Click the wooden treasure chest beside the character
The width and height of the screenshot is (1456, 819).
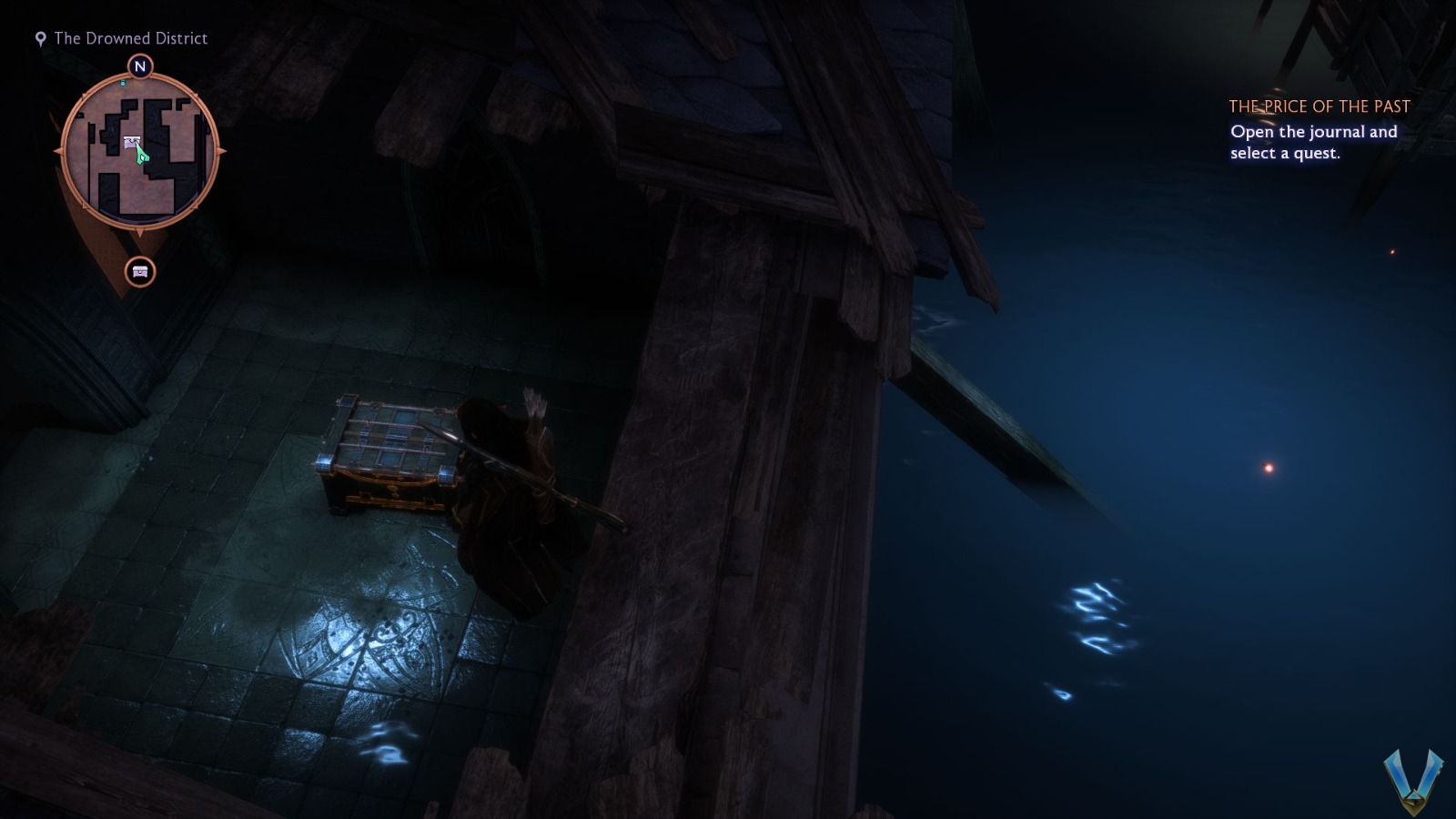pyautogui.click(x=391, y=455)
